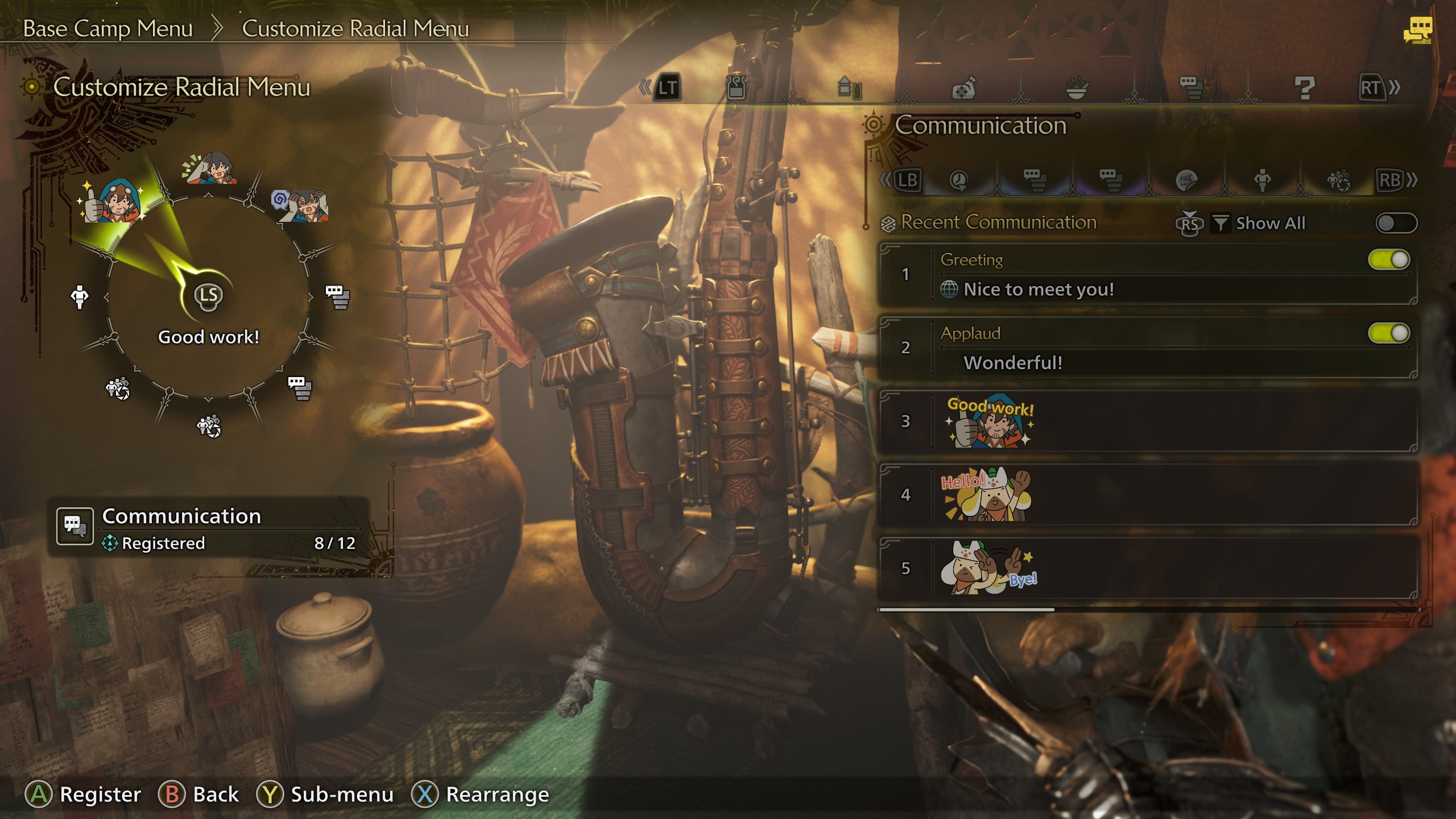Open the group pose camera sub-tab
The height and width of the screenshot is (819, 1456).
1338,181
